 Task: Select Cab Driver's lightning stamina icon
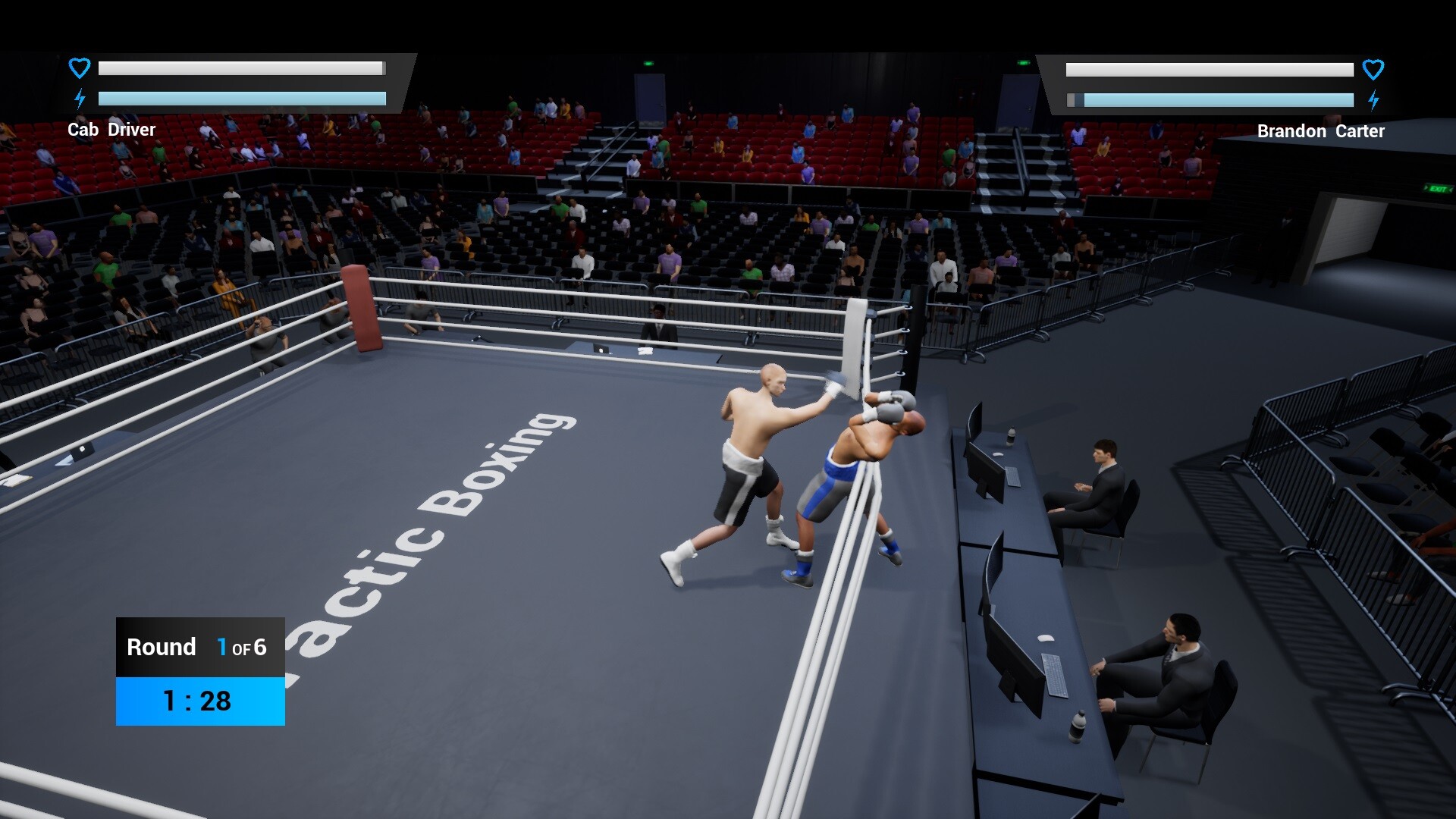click(x=80, y=99)
